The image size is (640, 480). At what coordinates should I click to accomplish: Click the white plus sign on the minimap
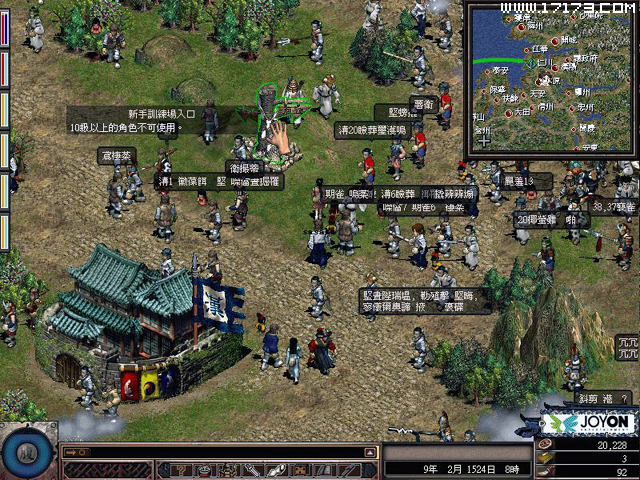tap(485, 141)
